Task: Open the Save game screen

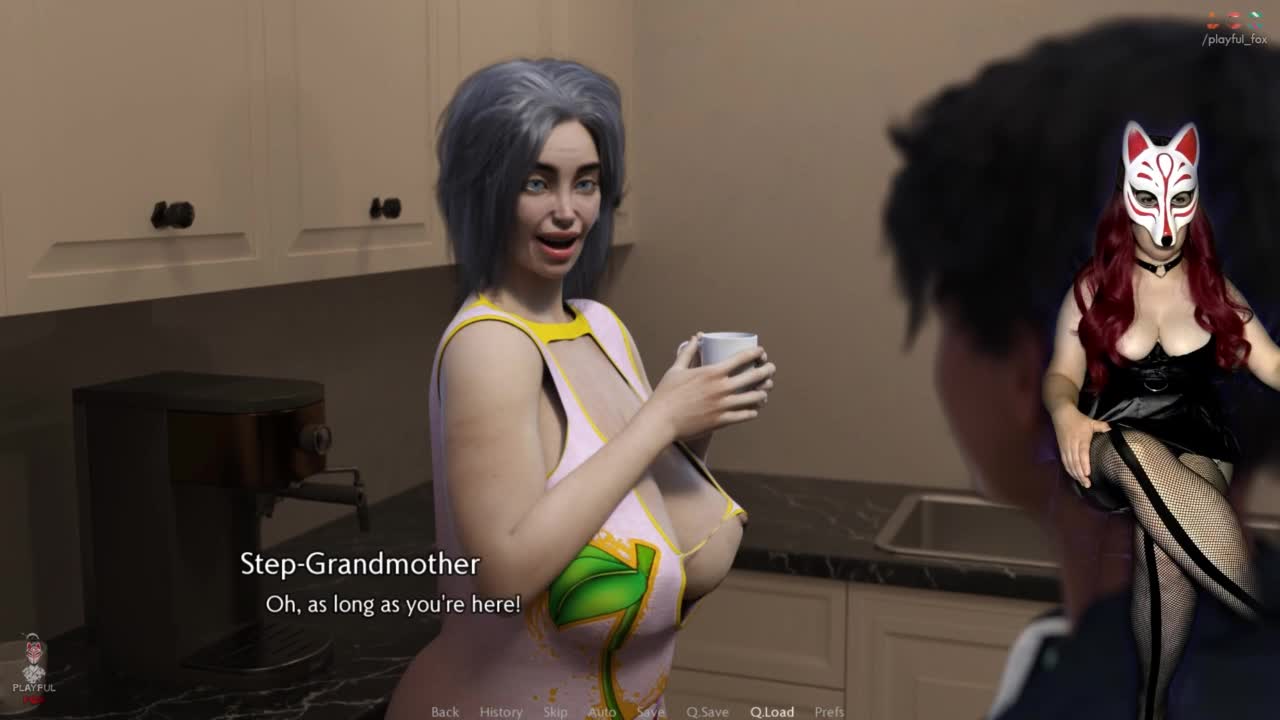Action: click(650, 712)
